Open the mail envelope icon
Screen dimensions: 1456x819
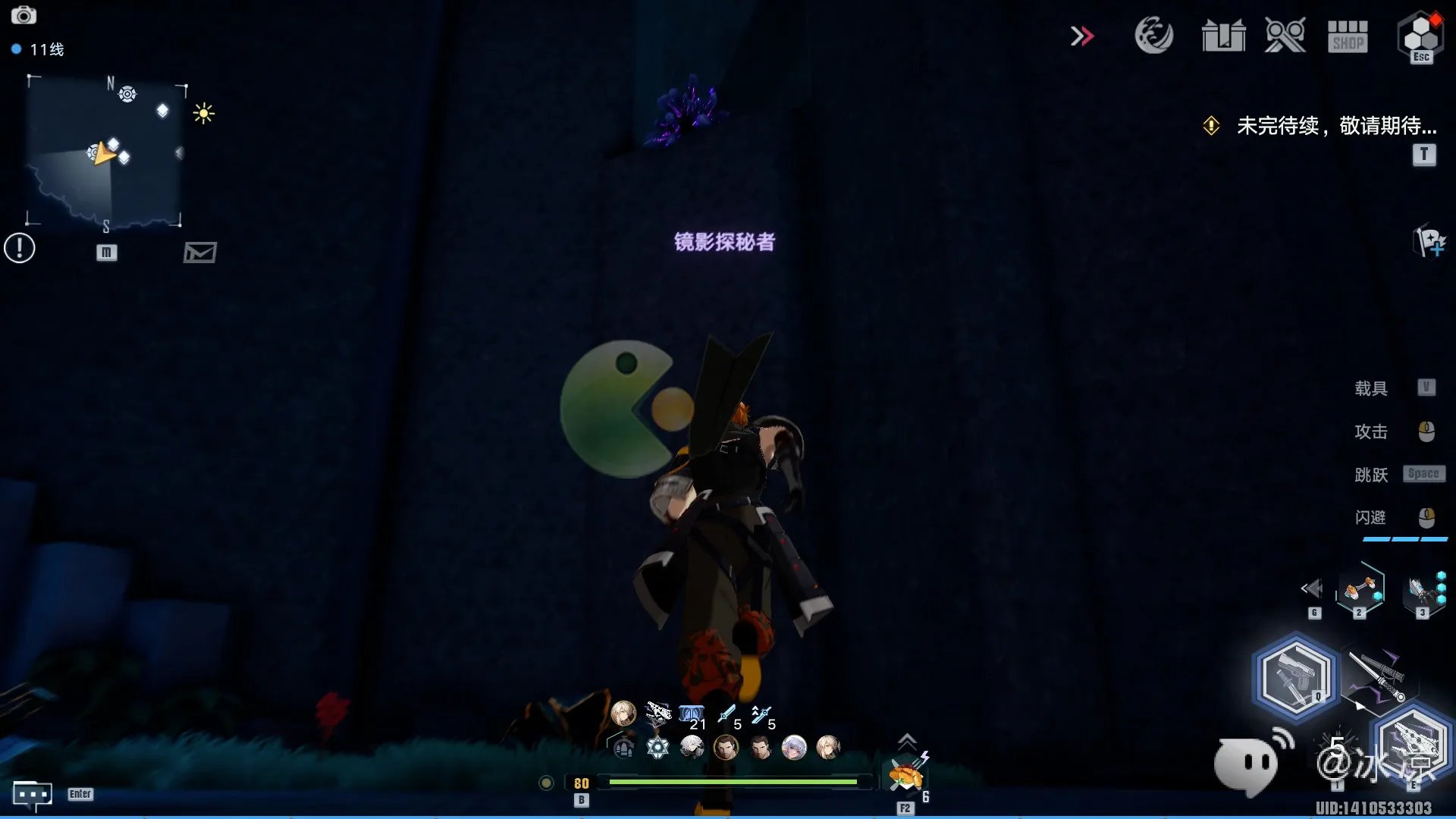click(x=200, y=252)
